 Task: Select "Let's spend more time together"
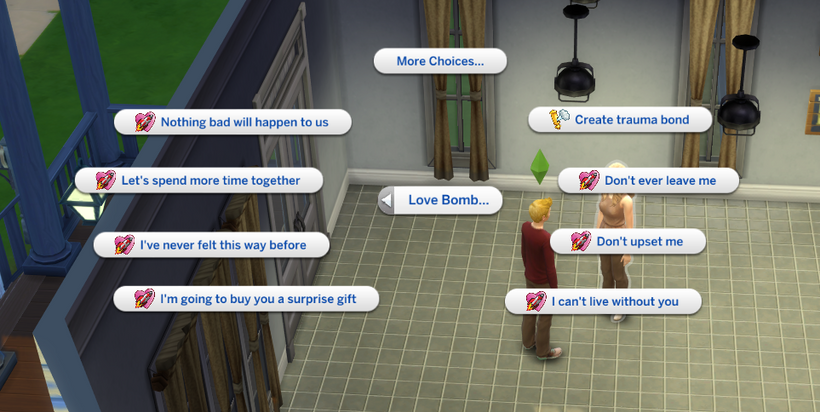[x=200, y=181]
